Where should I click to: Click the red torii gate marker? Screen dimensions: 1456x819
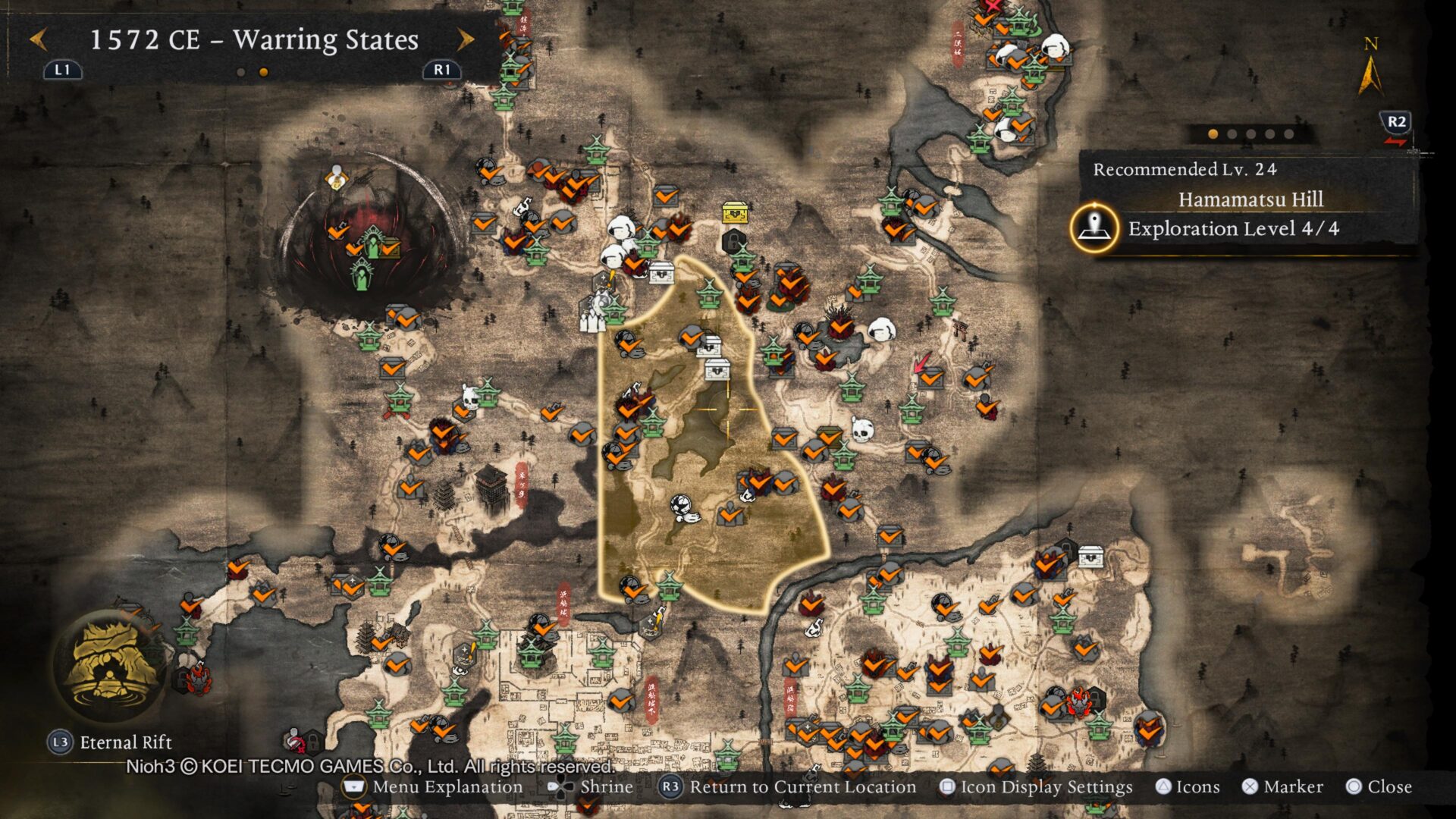coord(963,328)
